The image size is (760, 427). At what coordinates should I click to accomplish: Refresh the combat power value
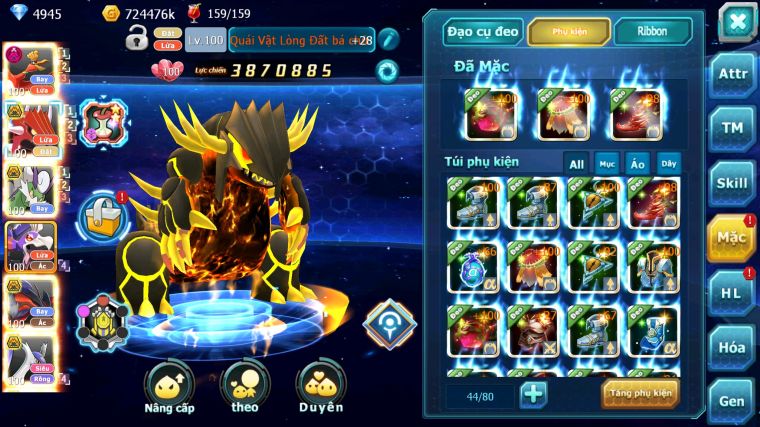[x=386, y=71]
